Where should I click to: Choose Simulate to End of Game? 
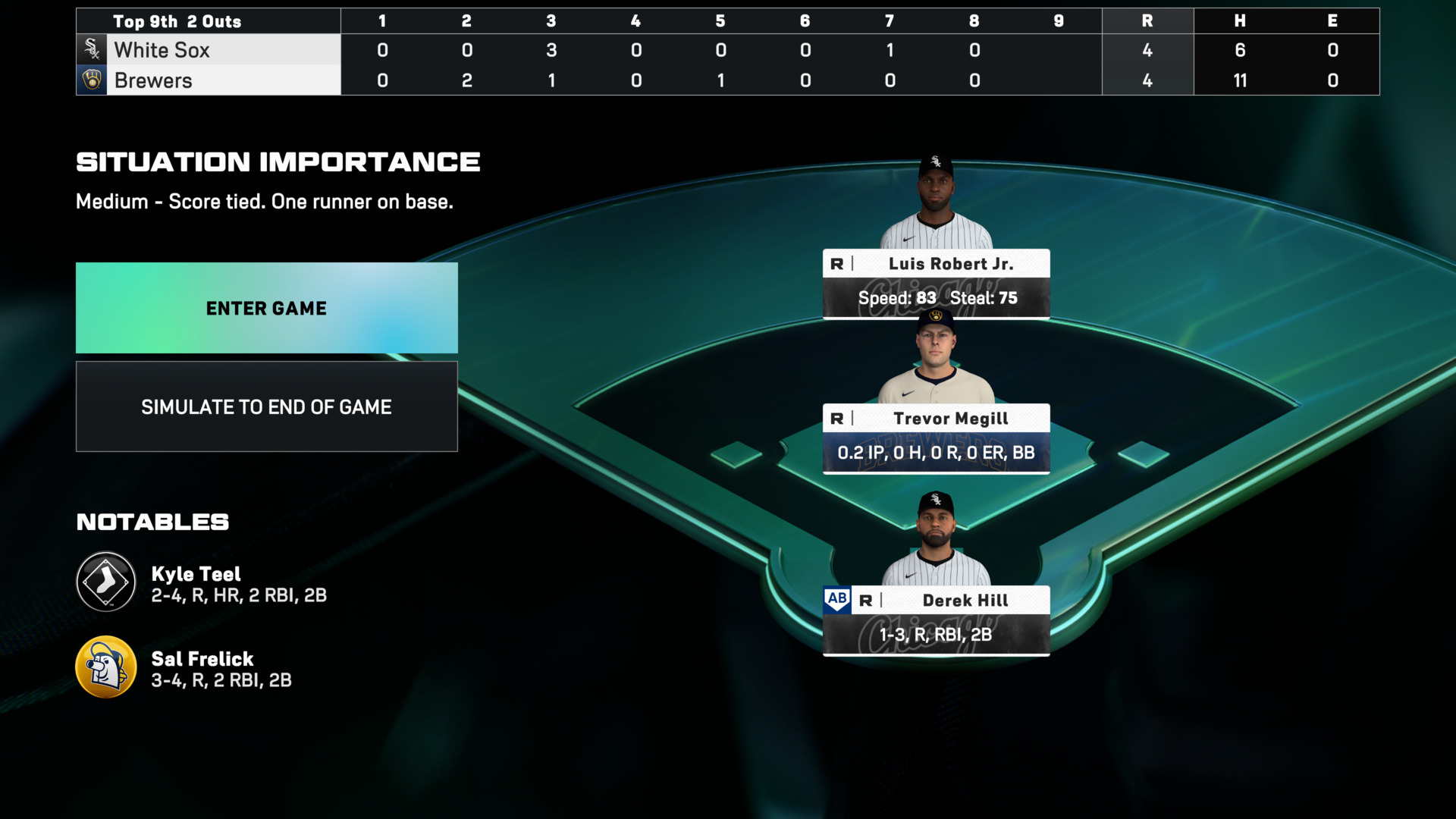pyautogui.click(x=266, y=407)
